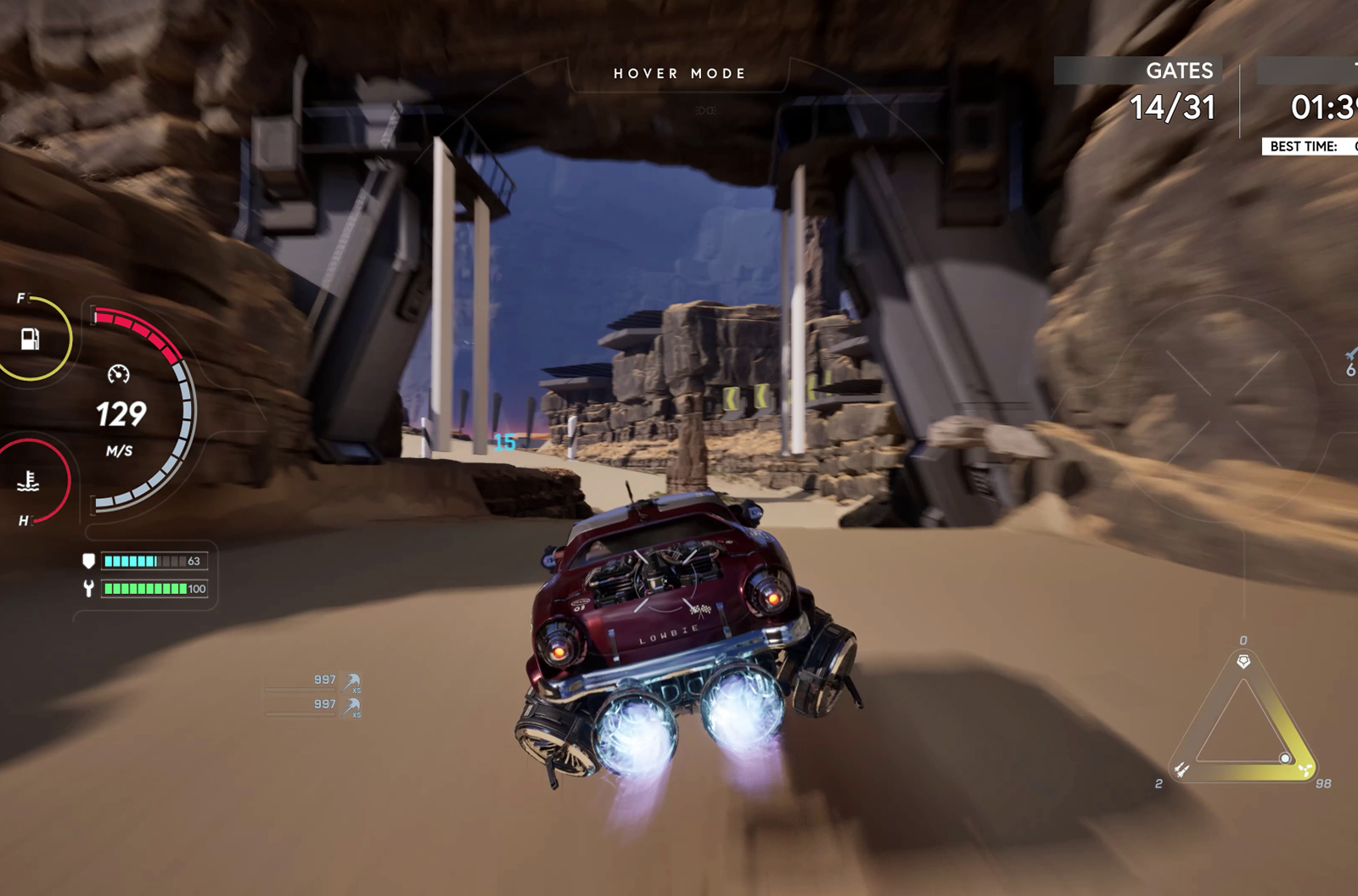Image resolution: width=1358 pixels, height=896 pixels.
Task: Select the engine heat thermometer icon
Action: click(x=29, y=481)
